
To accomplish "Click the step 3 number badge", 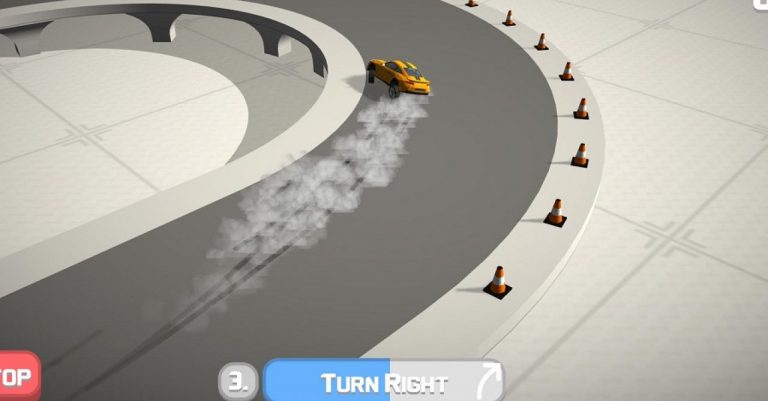I will [238, 382].
